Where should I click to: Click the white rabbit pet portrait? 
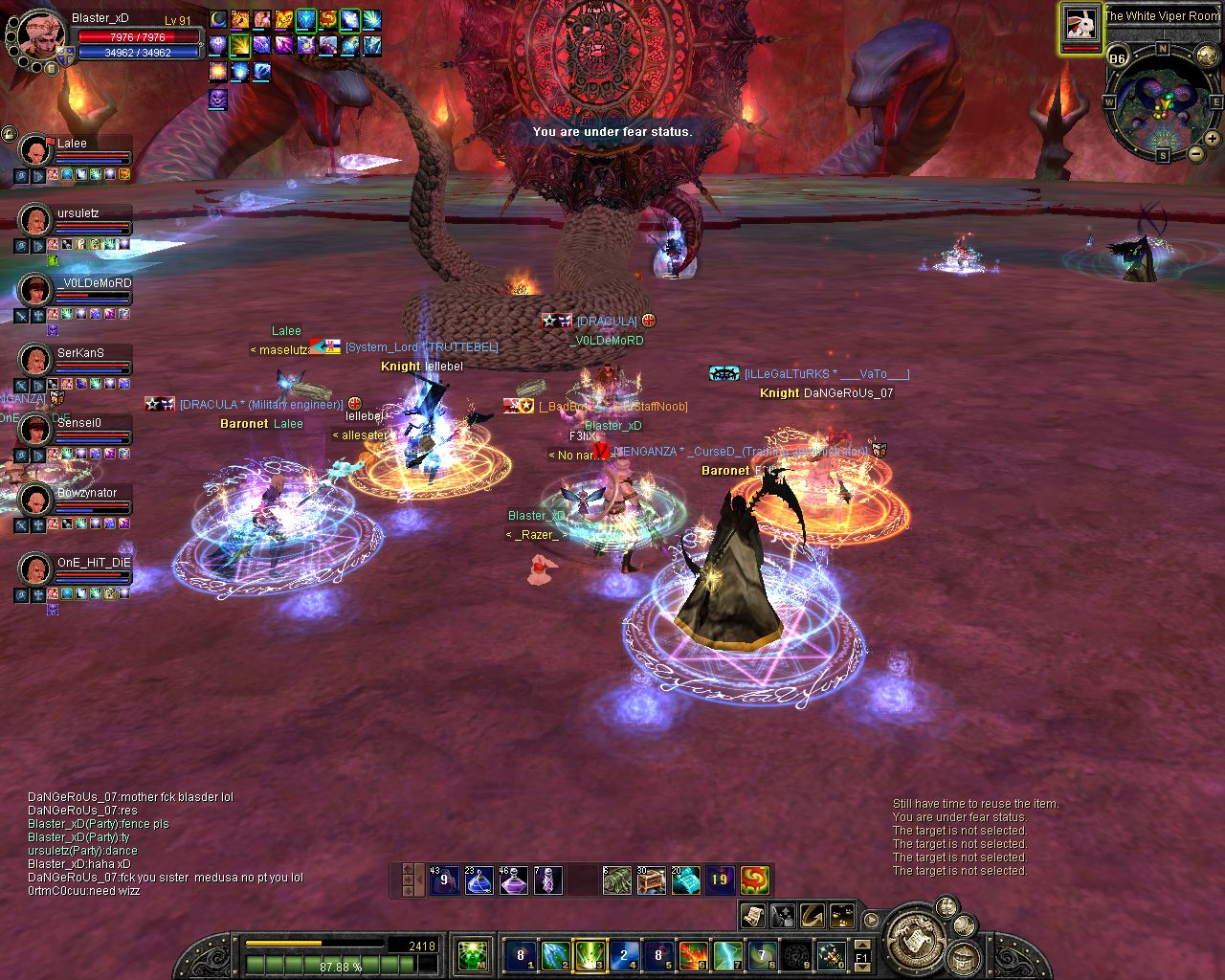click(1080, 24)
